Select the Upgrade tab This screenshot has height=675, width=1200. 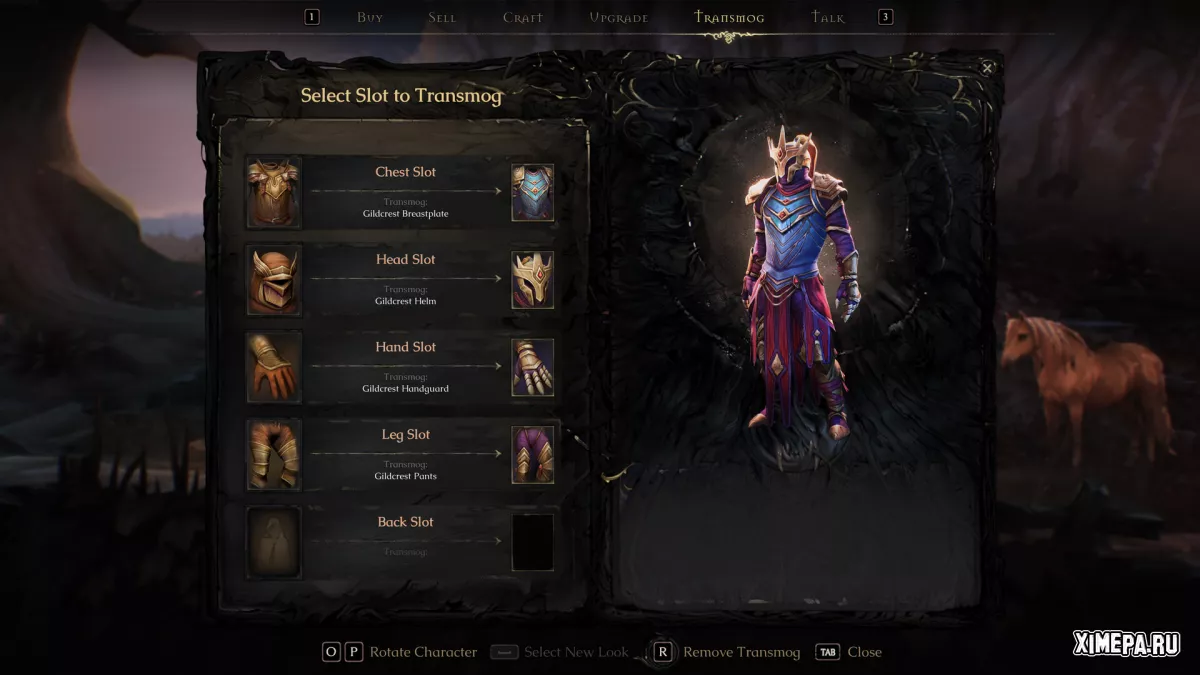[x=619, y=18]
